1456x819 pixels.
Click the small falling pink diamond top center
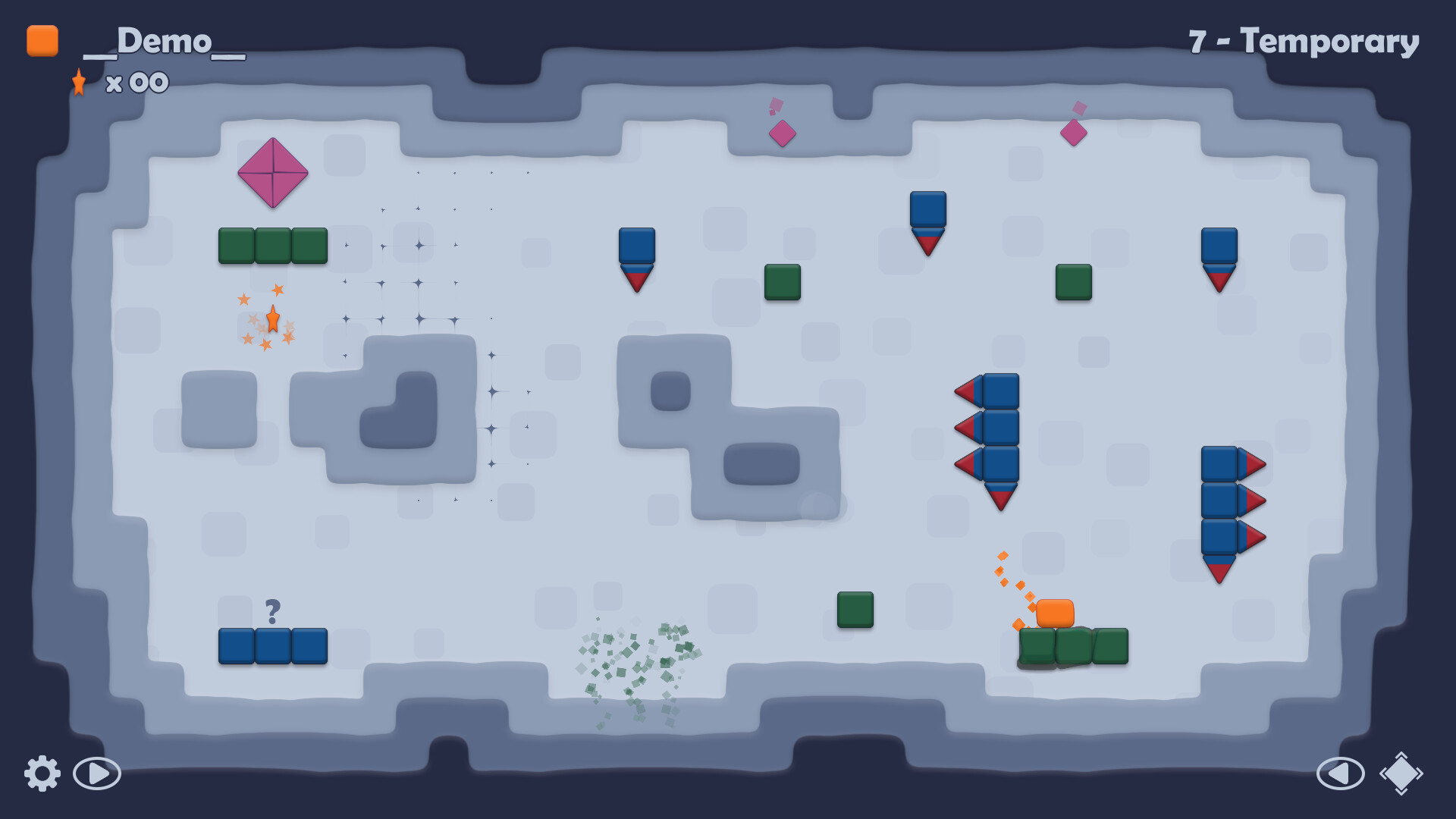[x=782, y=133]
